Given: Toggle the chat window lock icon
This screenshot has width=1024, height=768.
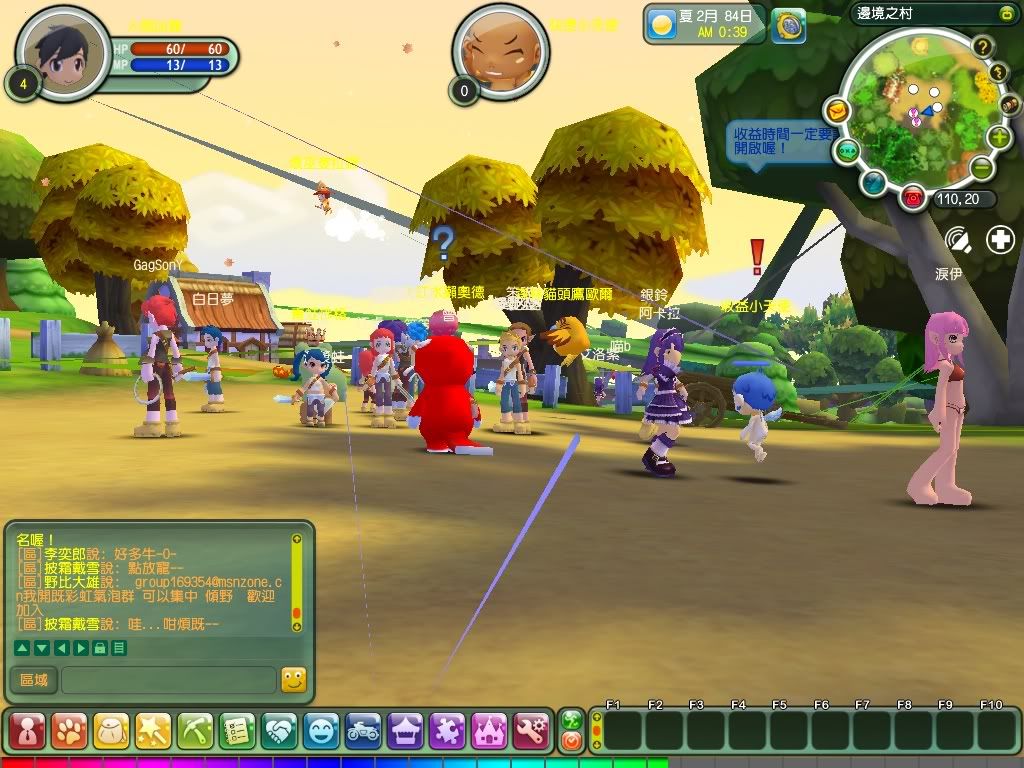Looking at the screenshot, I should 100,648.
